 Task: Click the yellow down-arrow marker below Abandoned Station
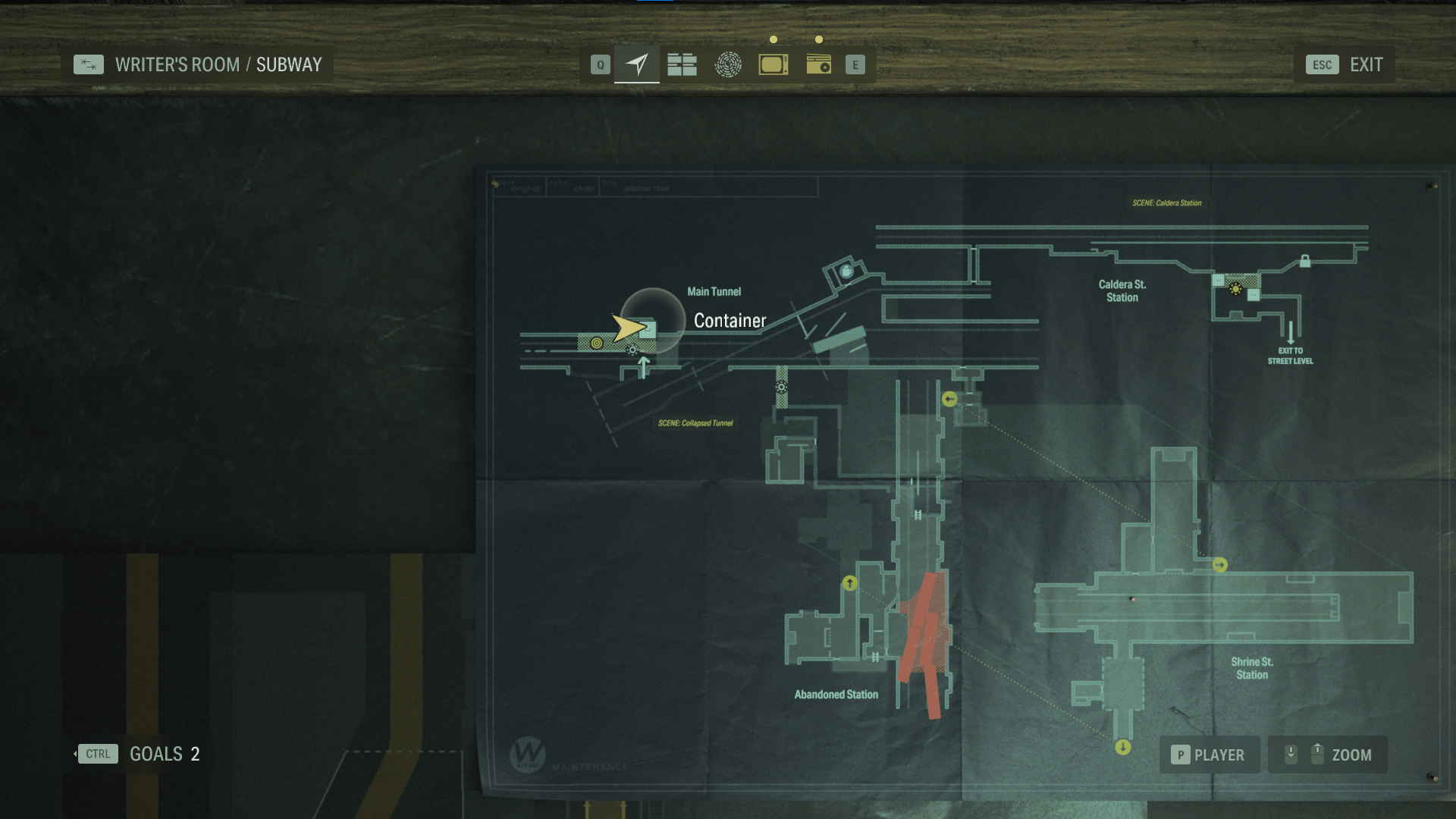pos(1122,746)
